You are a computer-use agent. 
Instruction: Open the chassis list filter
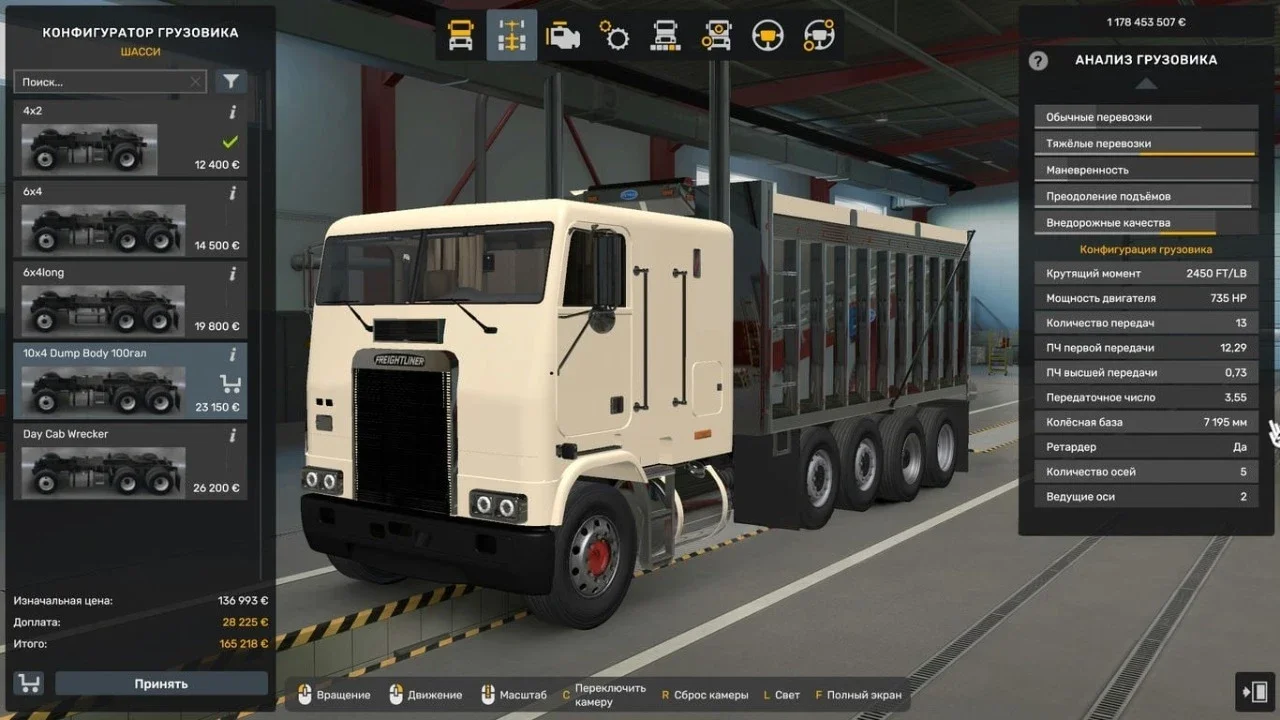[x=231, y=81]
